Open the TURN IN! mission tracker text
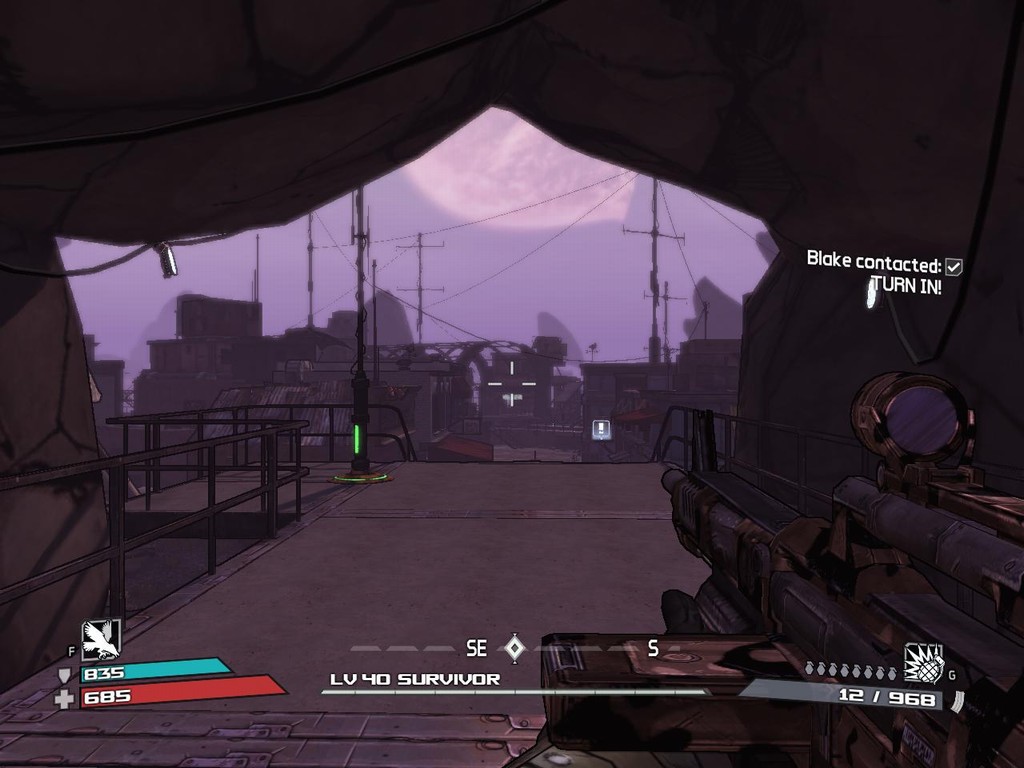 click(906, 284)
